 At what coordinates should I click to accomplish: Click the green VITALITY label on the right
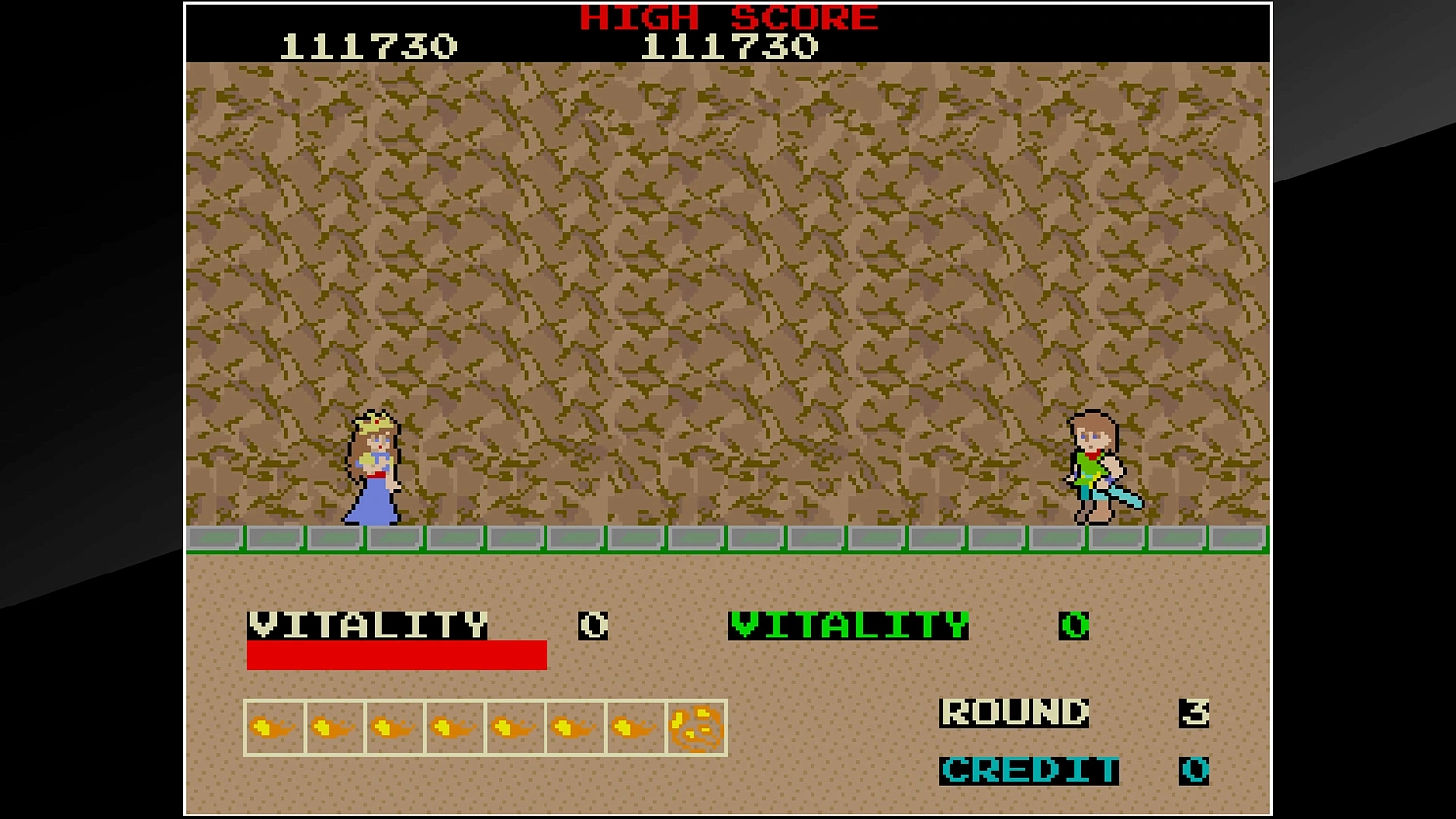pos(849,624)
